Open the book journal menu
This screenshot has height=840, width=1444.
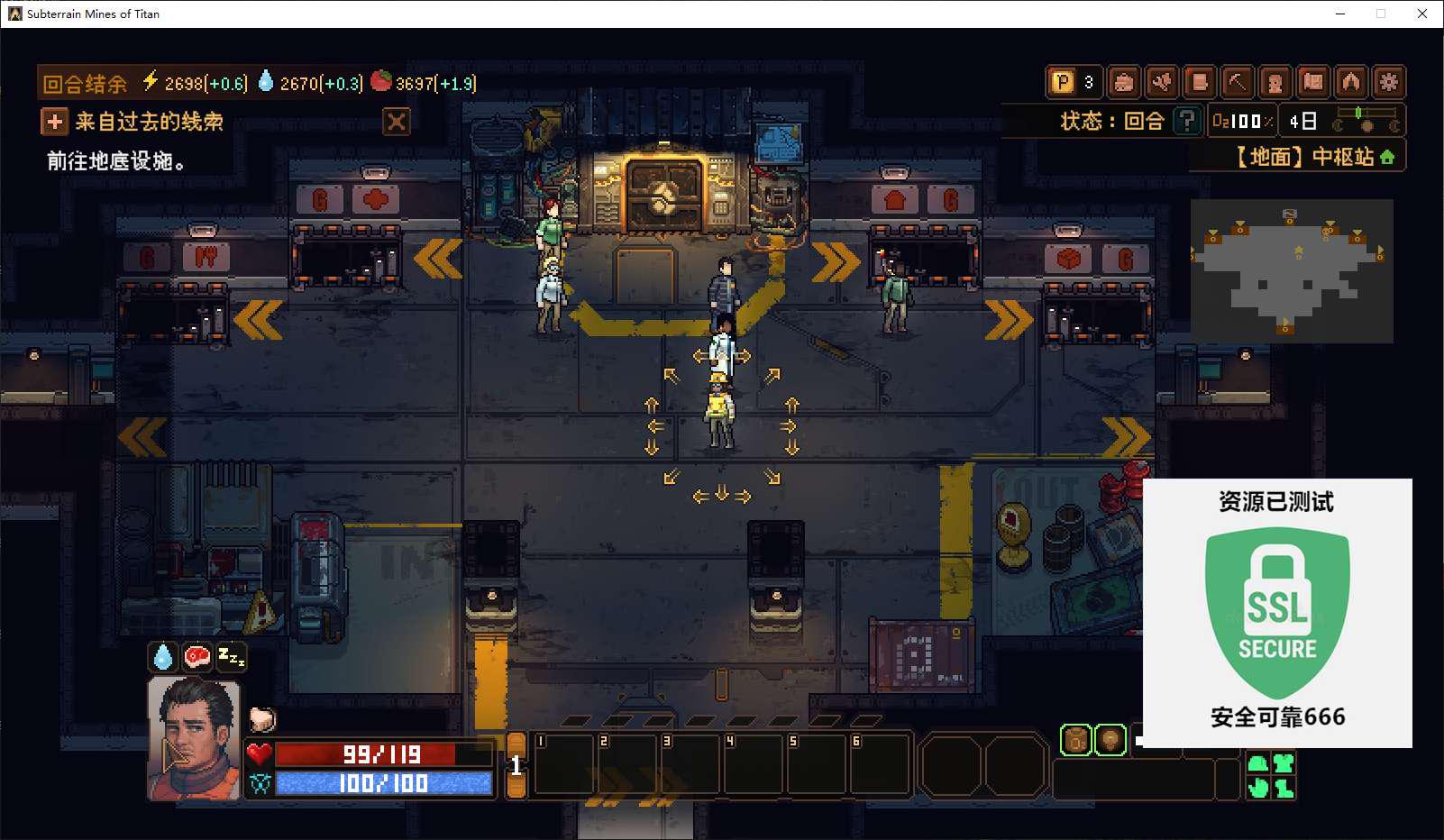coord(1199,83)
